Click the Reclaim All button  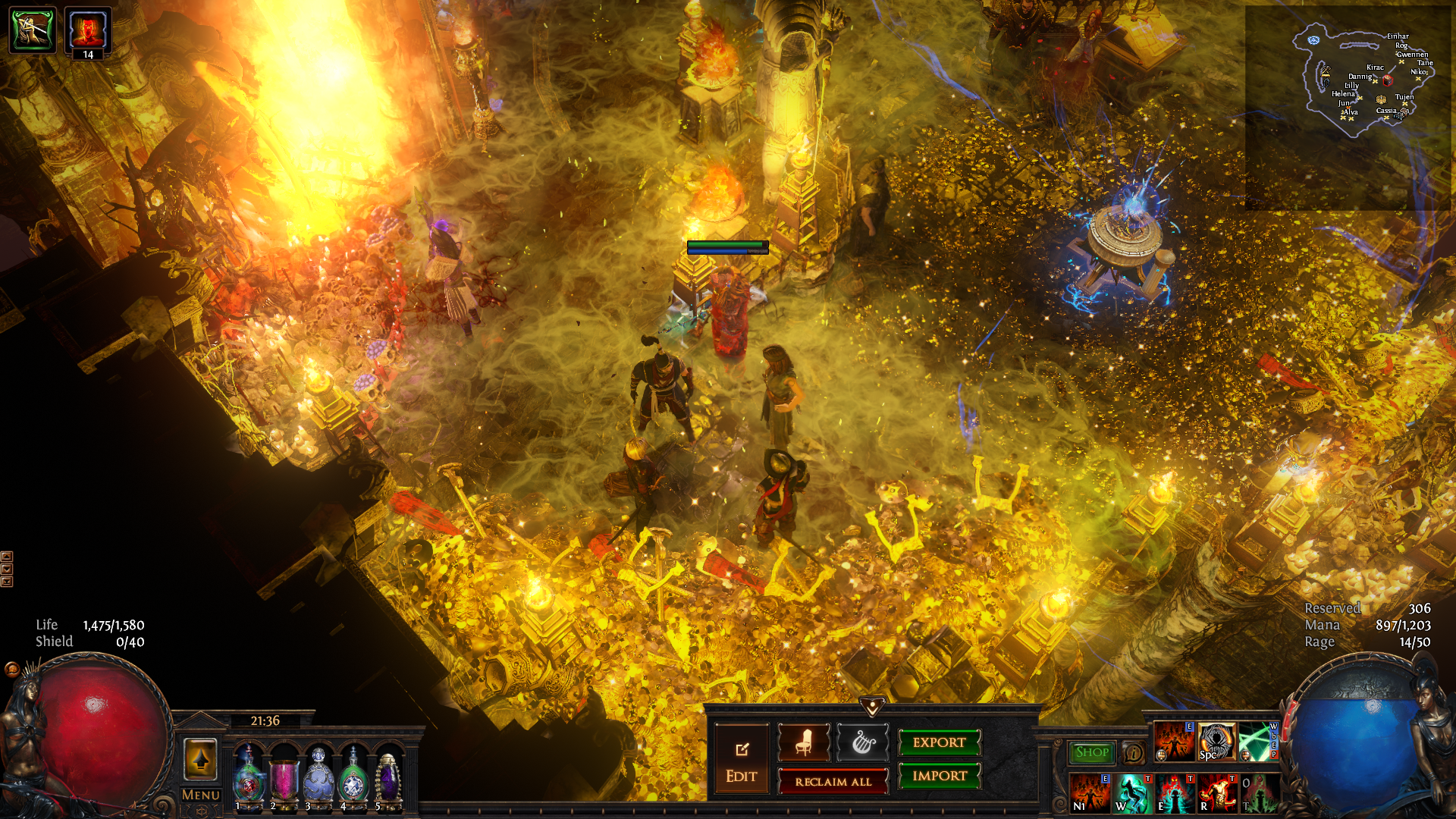833,782
